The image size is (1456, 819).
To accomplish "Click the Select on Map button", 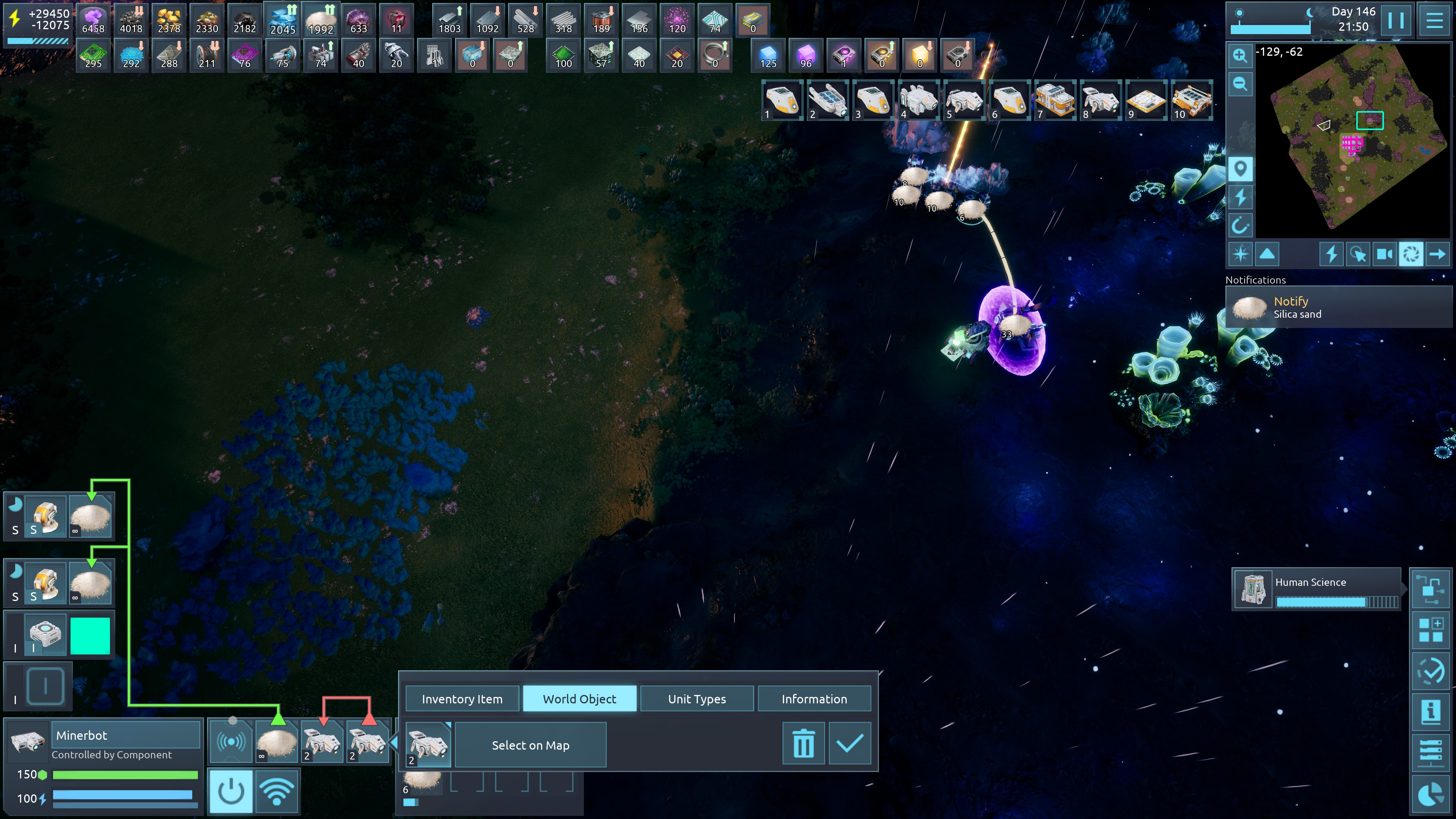I will coord(530,745).
